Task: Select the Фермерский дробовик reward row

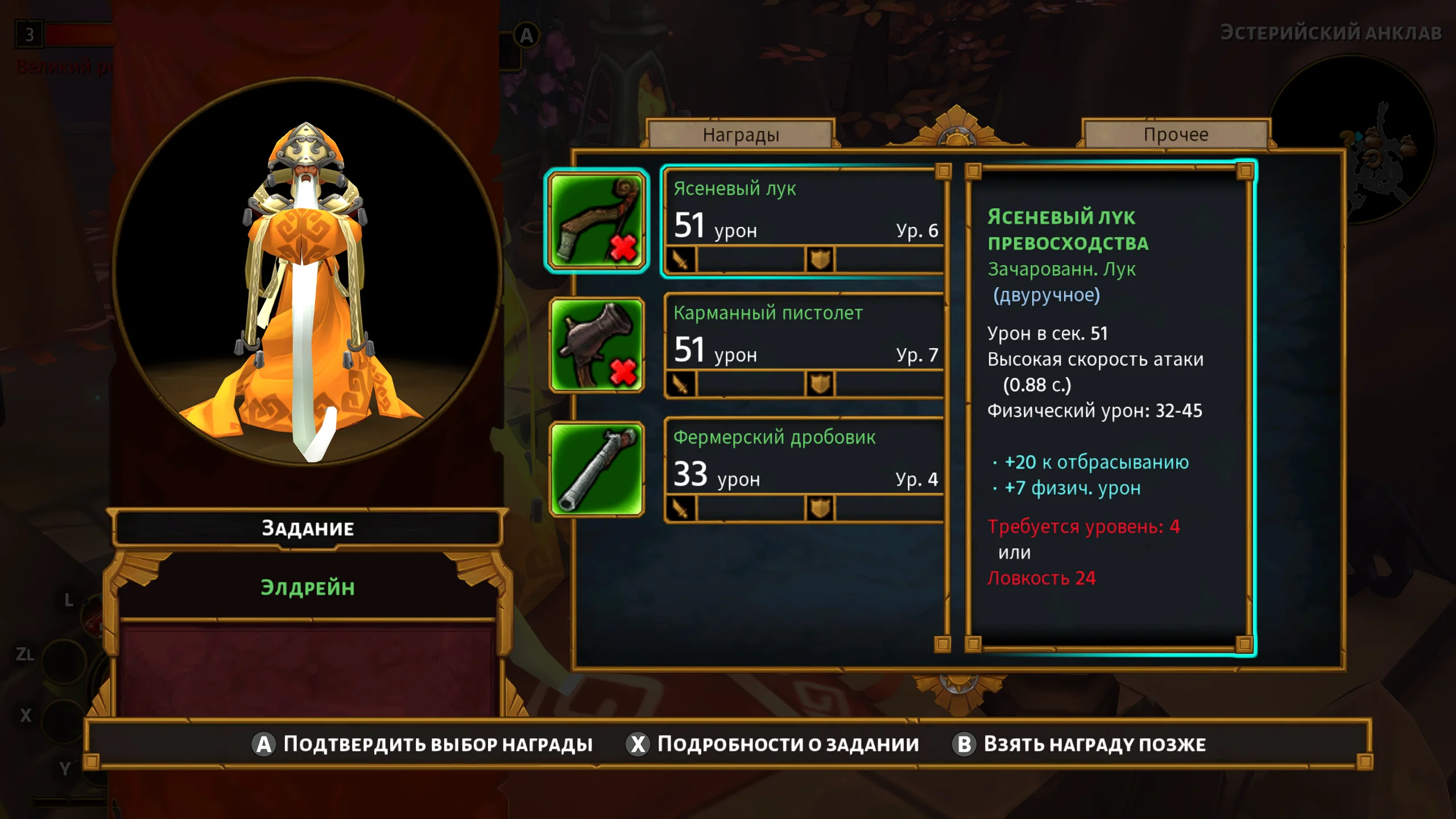Action: point(804,470)
